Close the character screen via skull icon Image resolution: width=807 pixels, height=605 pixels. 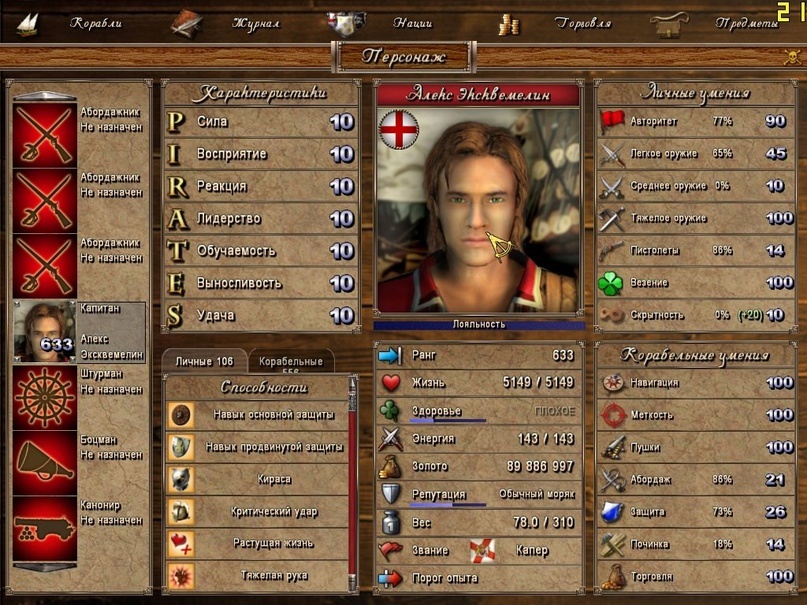point(791,57)
